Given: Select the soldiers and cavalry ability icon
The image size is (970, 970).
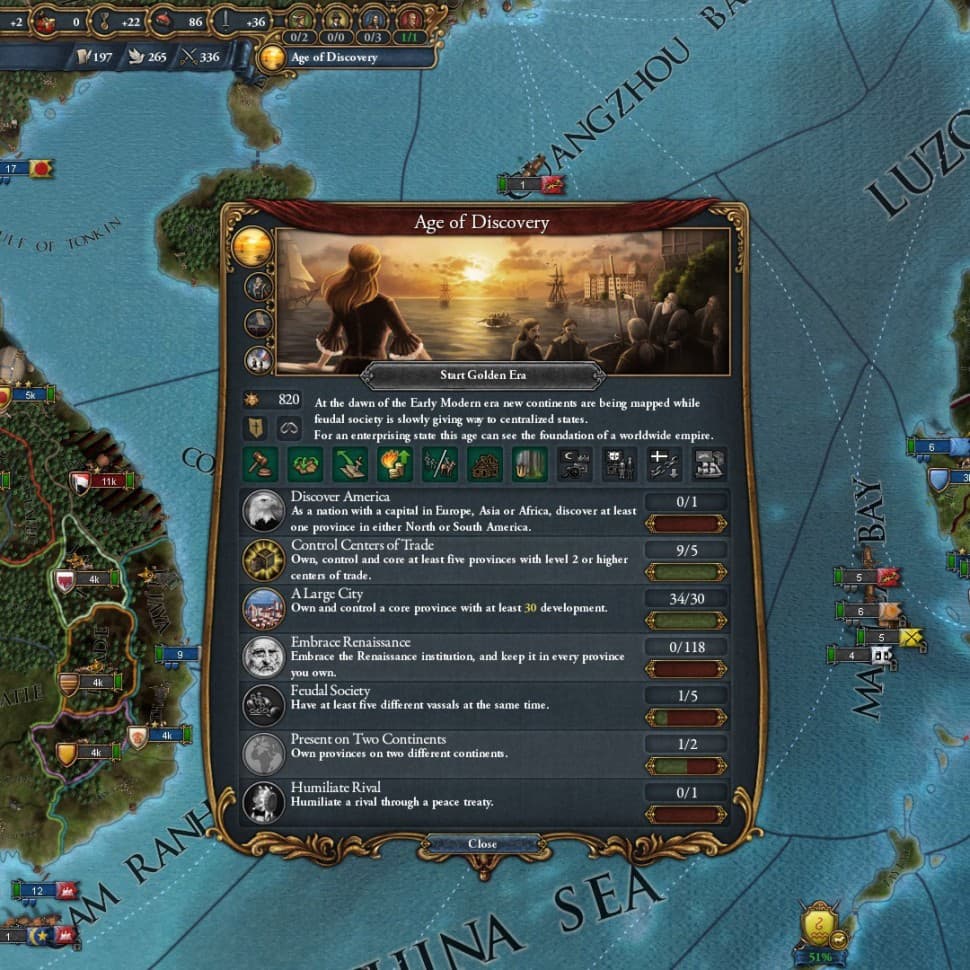Looking at the screenshot, I should pos(439,463).
